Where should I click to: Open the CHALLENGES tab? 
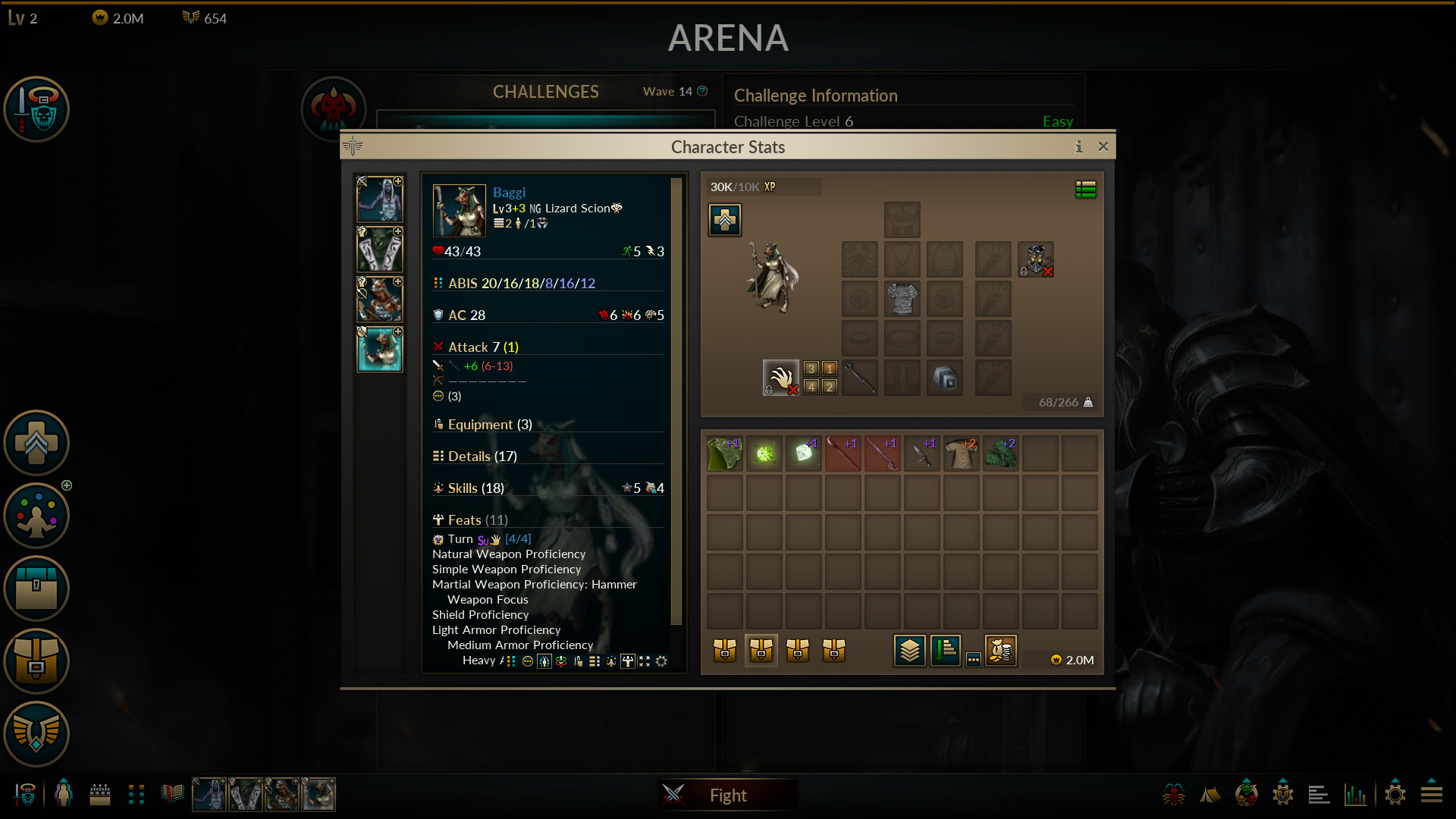click(x=545, y=92)
